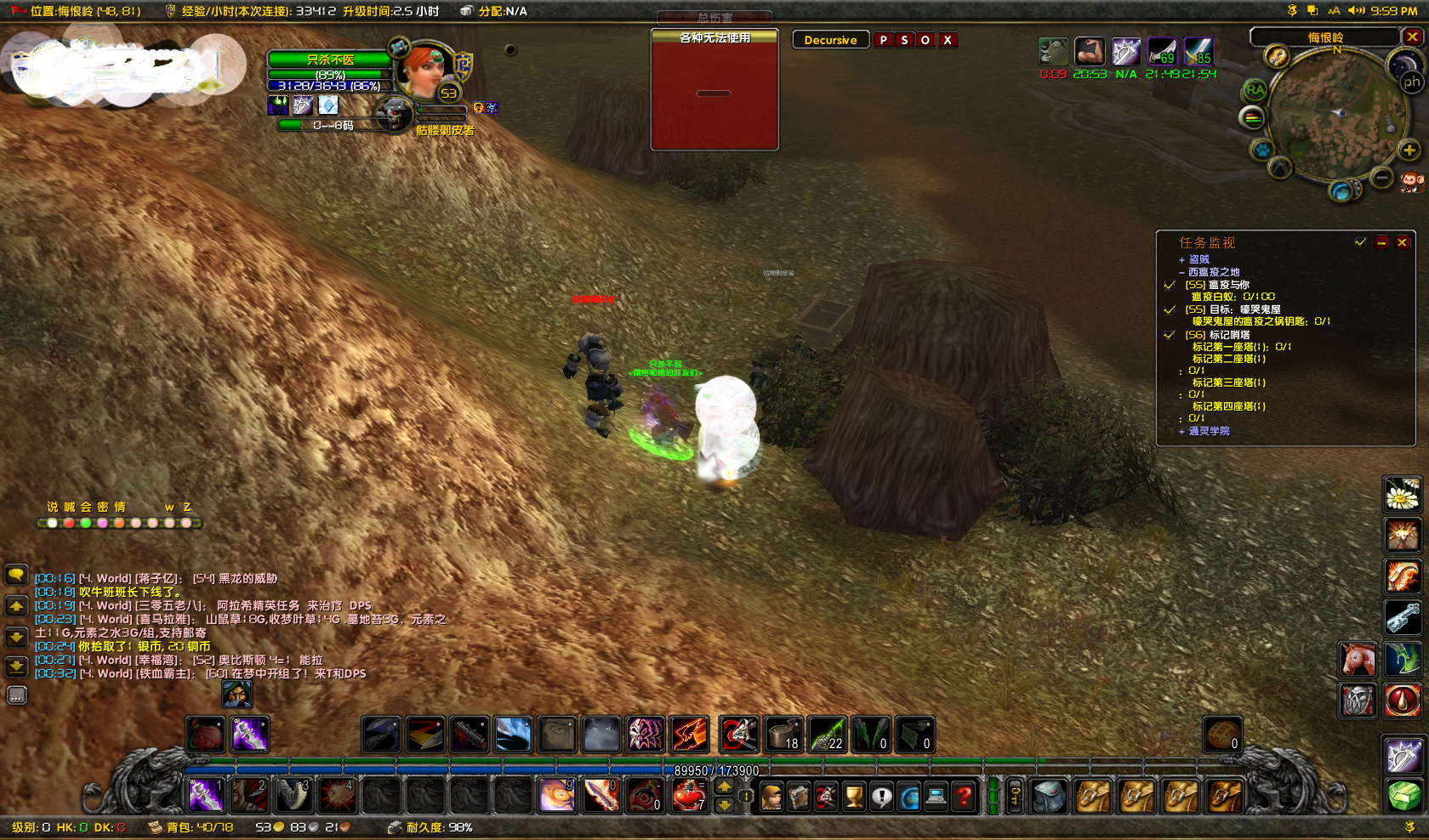The height and width of the screenshot is (840, 1429).
Task: Untick the [55] 瘟疫与你 quest checkbox
Action: 1169,286
